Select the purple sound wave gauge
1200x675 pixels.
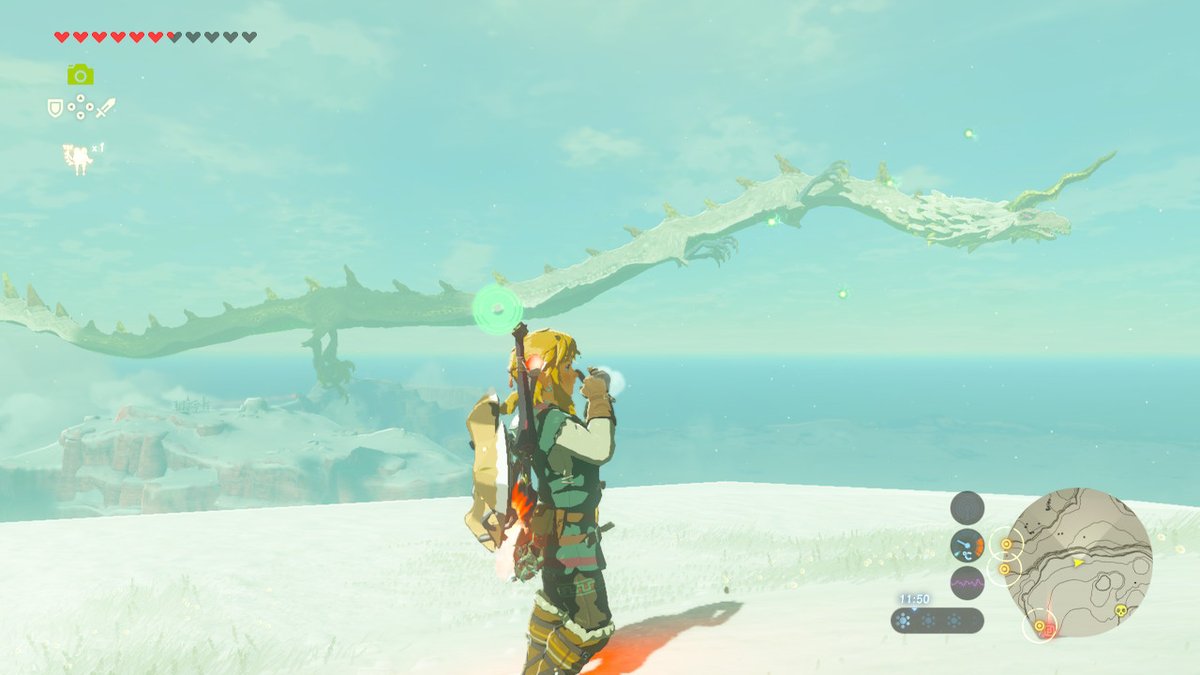pyautogui.click(x=967, y=582)
